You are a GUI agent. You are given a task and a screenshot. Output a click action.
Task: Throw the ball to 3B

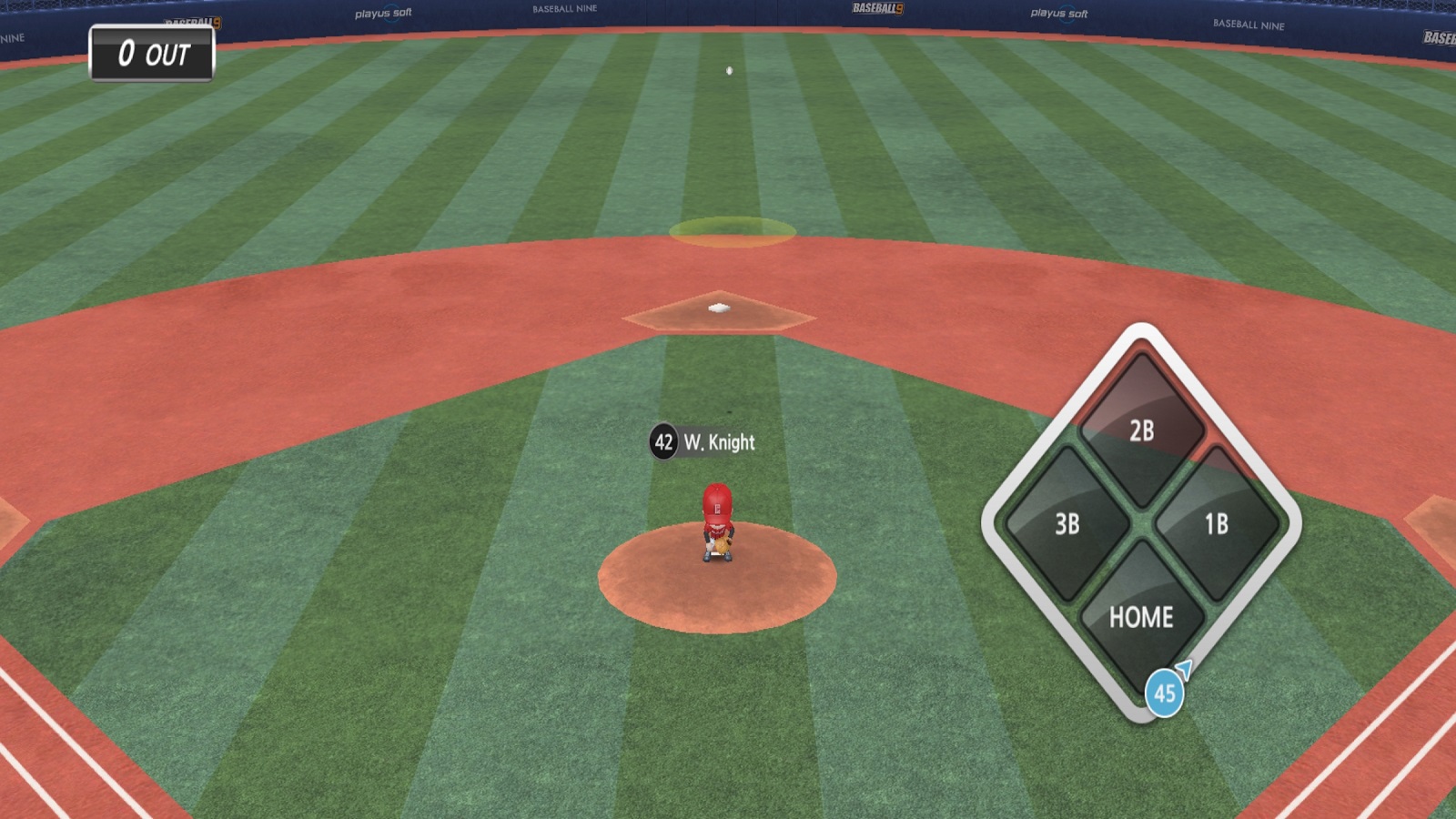click(x=1067, y=523)
